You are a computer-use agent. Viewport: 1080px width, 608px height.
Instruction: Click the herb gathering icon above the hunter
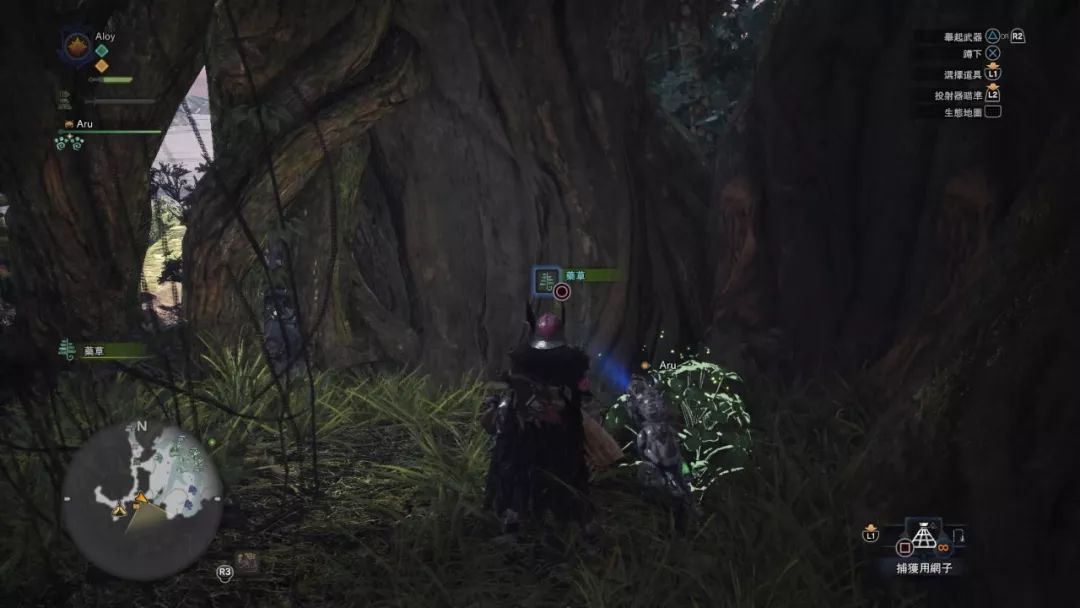coord(546,281)
